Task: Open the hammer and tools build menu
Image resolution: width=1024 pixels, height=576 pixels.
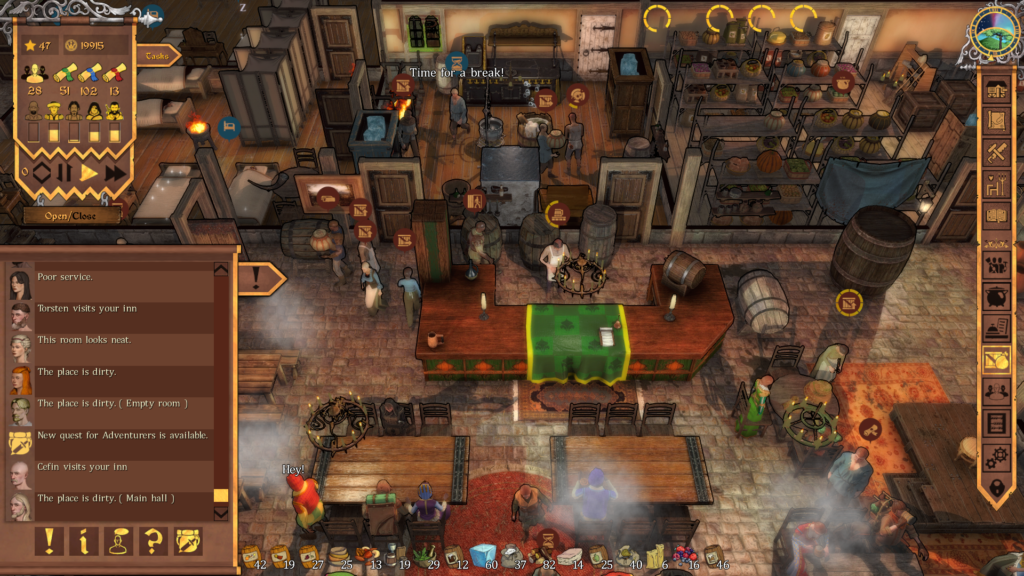Action: tap(996, 152)
